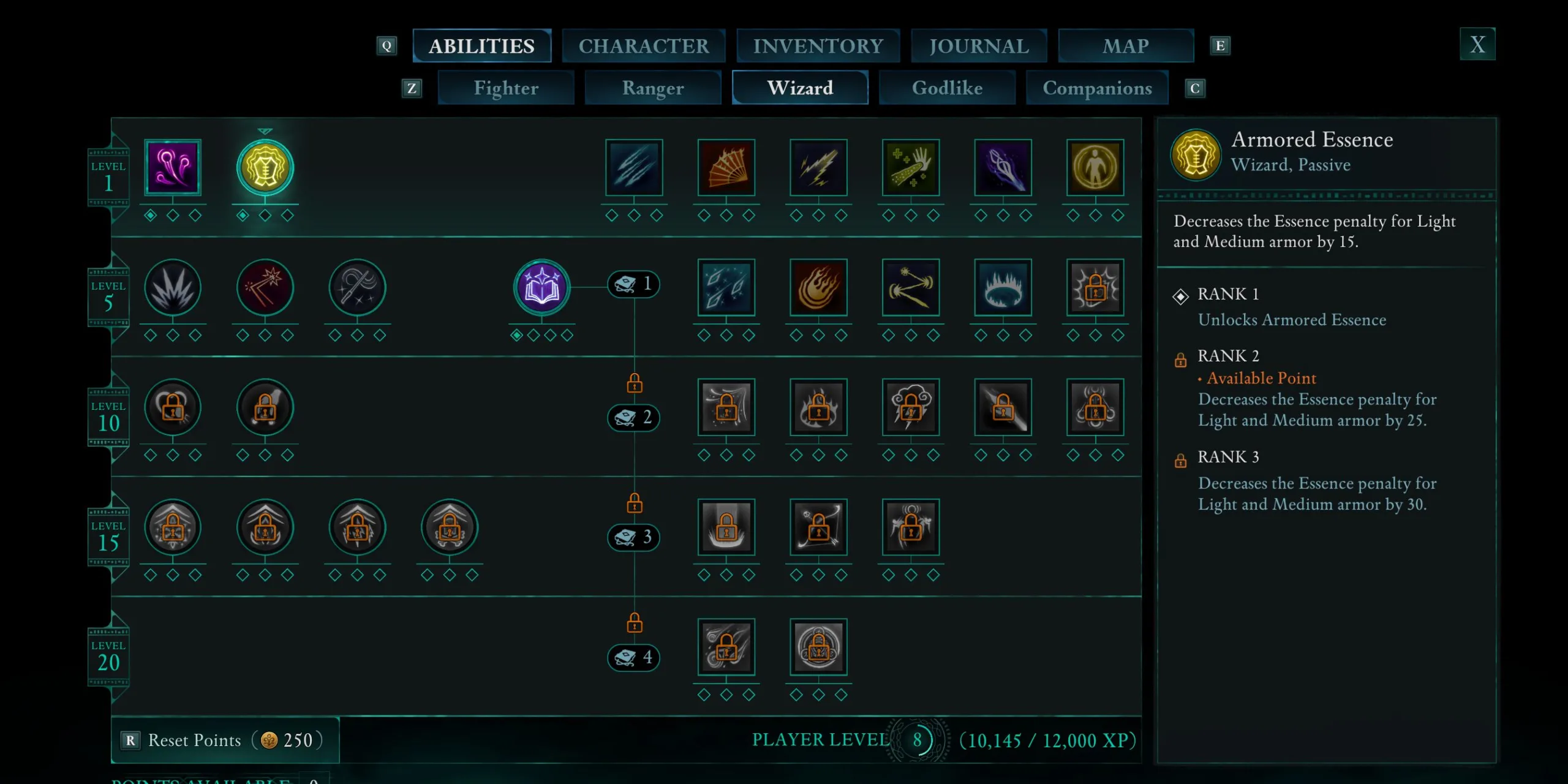Open the Companions abilities tab
This screenshot has width=1568, height=784.
coord(1097,88)
